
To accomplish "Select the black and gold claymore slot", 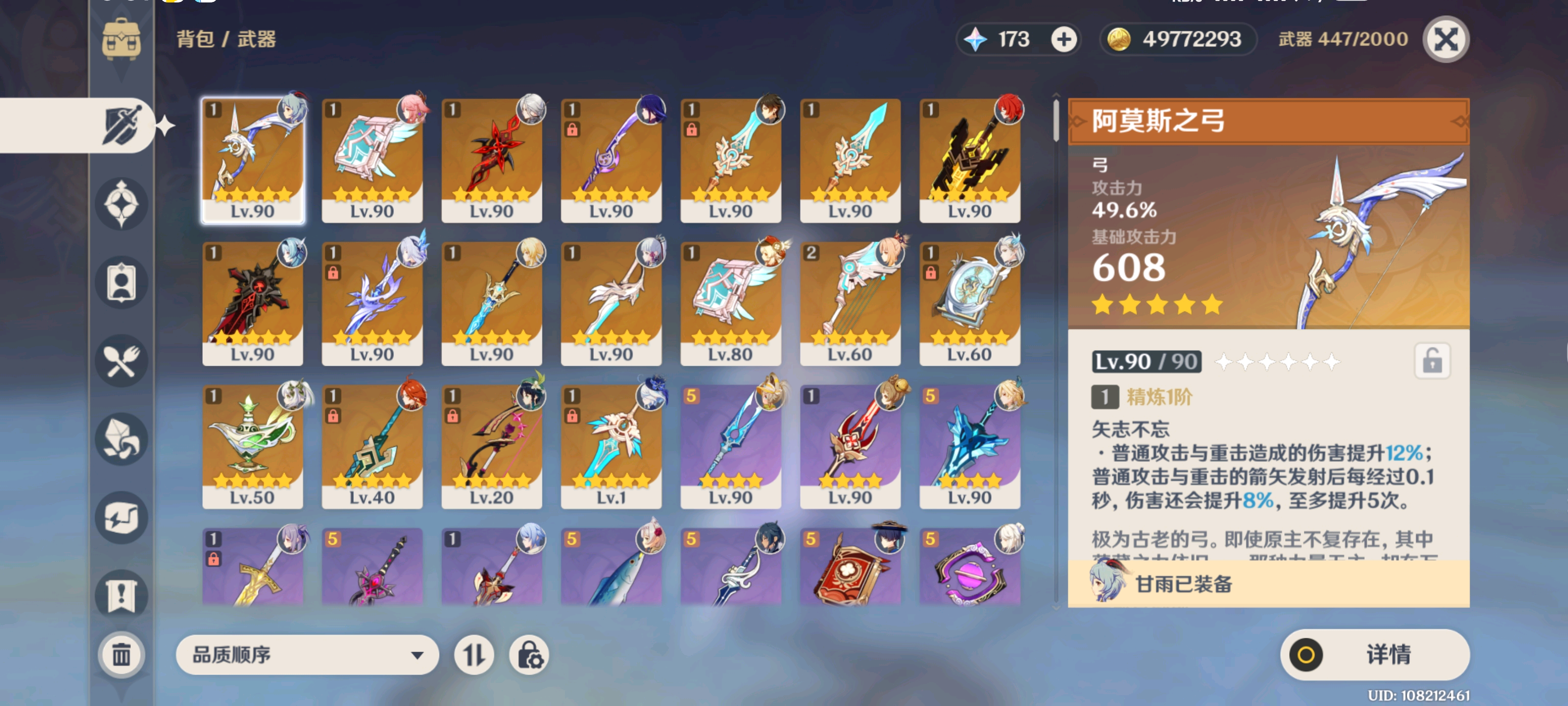I will [x=969, y=160].
